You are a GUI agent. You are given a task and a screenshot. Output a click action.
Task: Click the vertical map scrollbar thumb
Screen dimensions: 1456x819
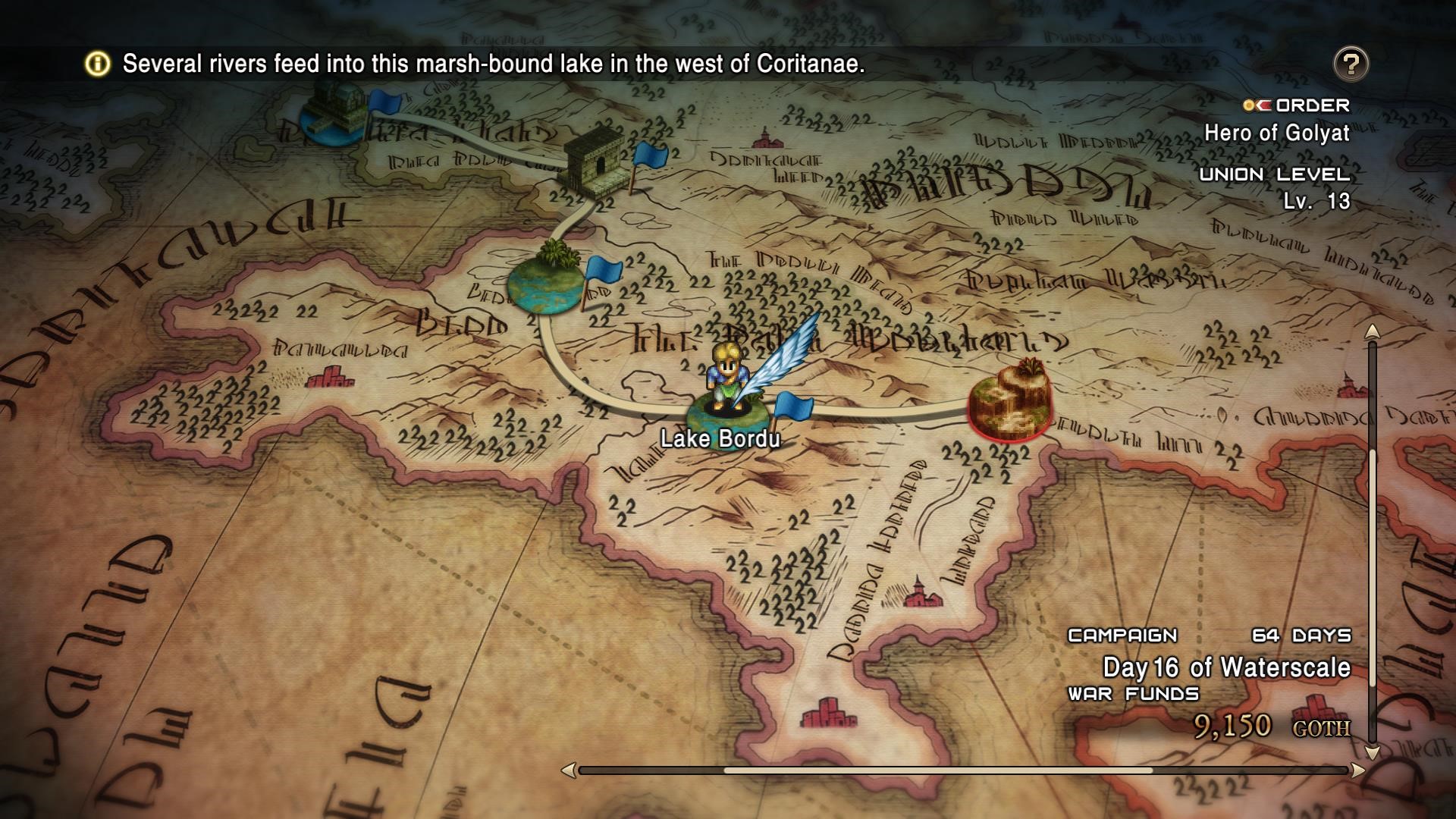click(x=1372, y=591)
